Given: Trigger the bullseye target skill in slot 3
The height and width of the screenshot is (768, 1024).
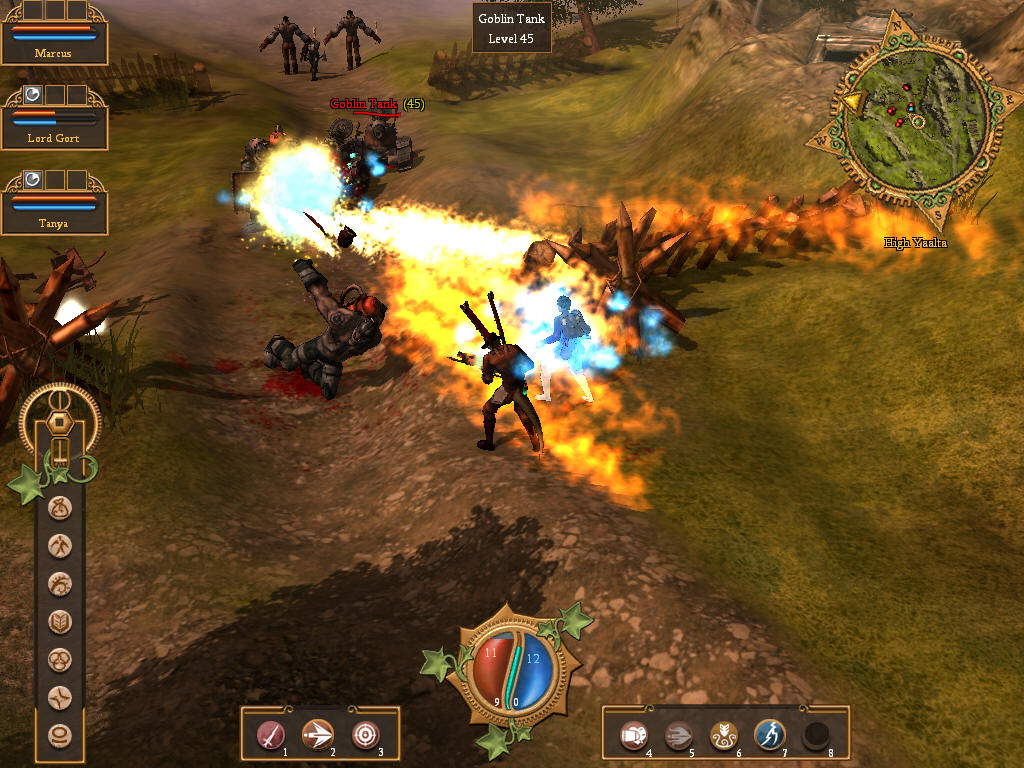Looking at the screenshot, I should 366,736.
